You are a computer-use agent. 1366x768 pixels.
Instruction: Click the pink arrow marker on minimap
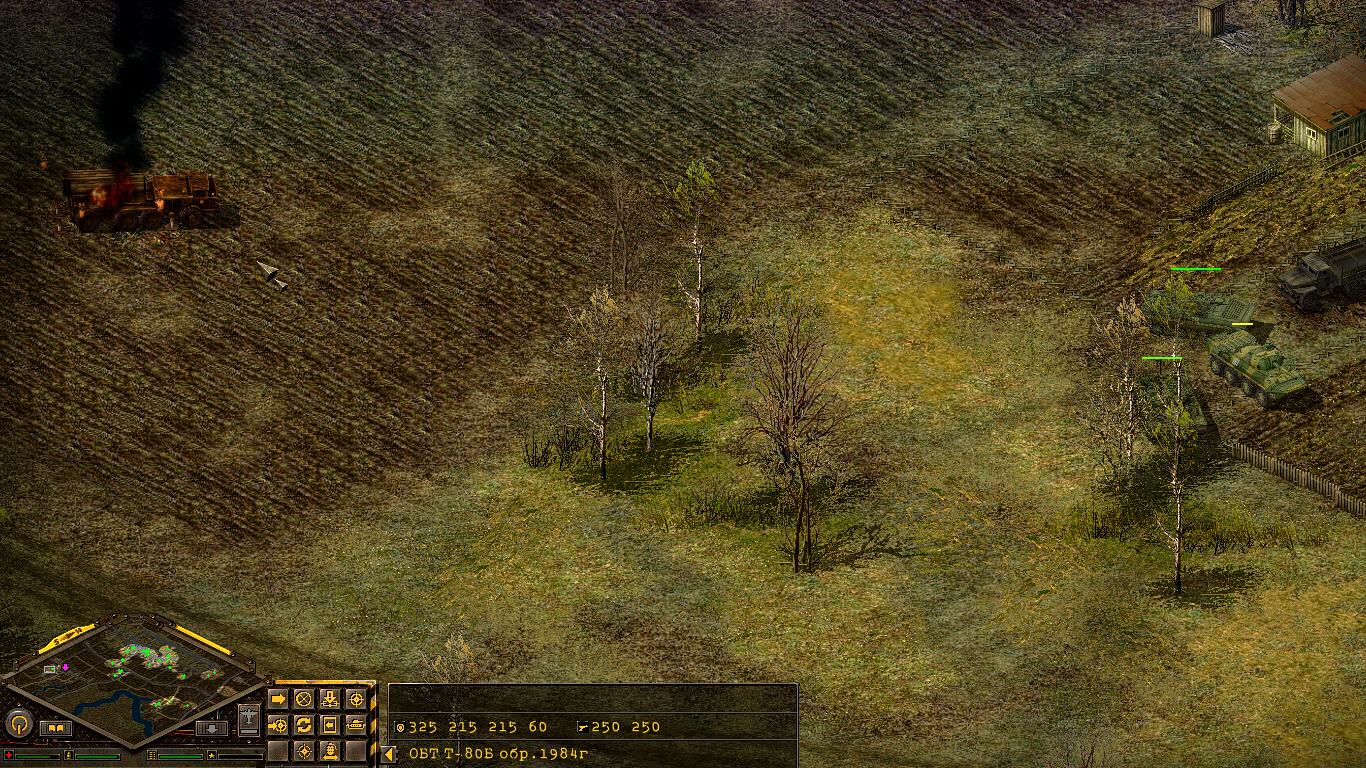pyautogui.click(x=65, y=667)
